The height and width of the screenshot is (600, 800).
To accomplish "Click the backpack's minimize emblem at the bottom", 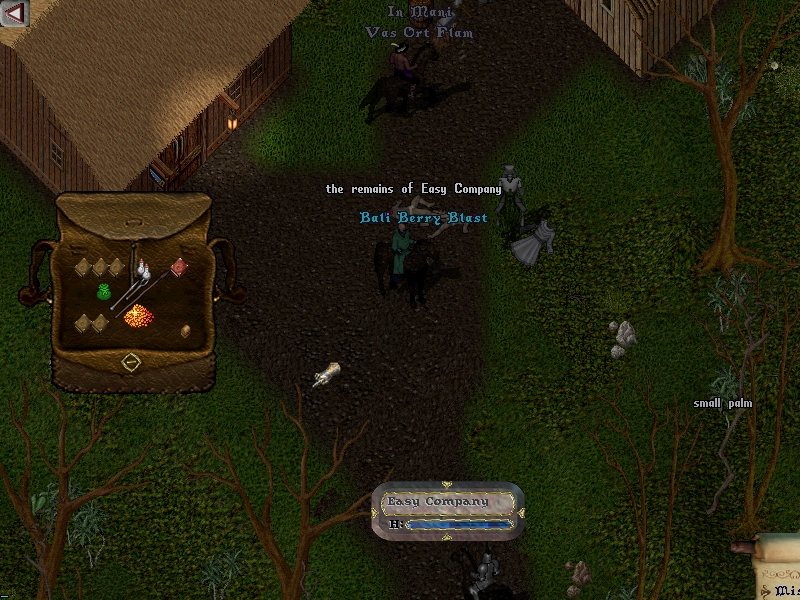I will [x=131, y=361].
